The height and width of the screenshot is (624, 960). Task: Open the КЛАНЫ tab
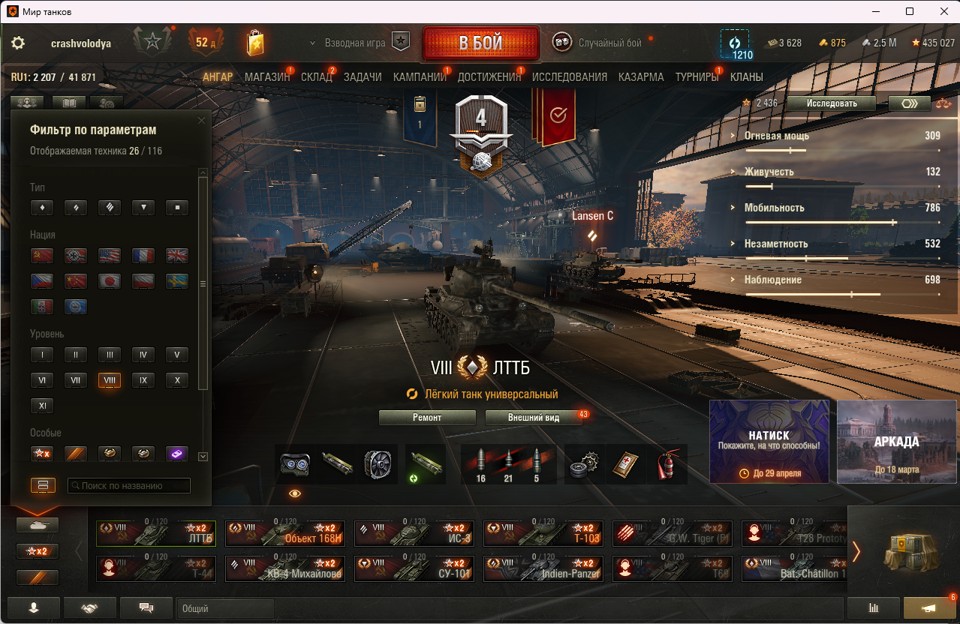[x=746, y=77]
